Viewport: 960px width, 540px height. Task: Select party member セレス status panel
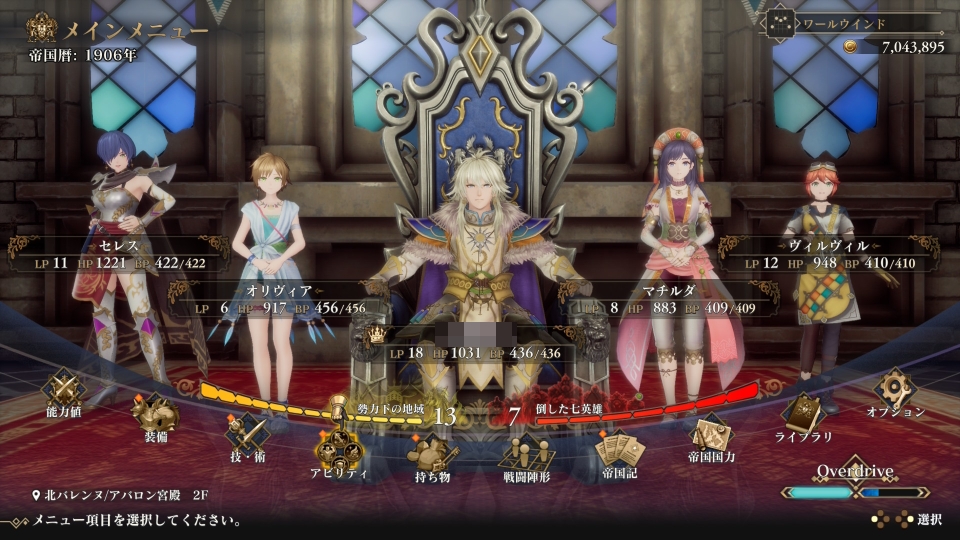[109, 254]
